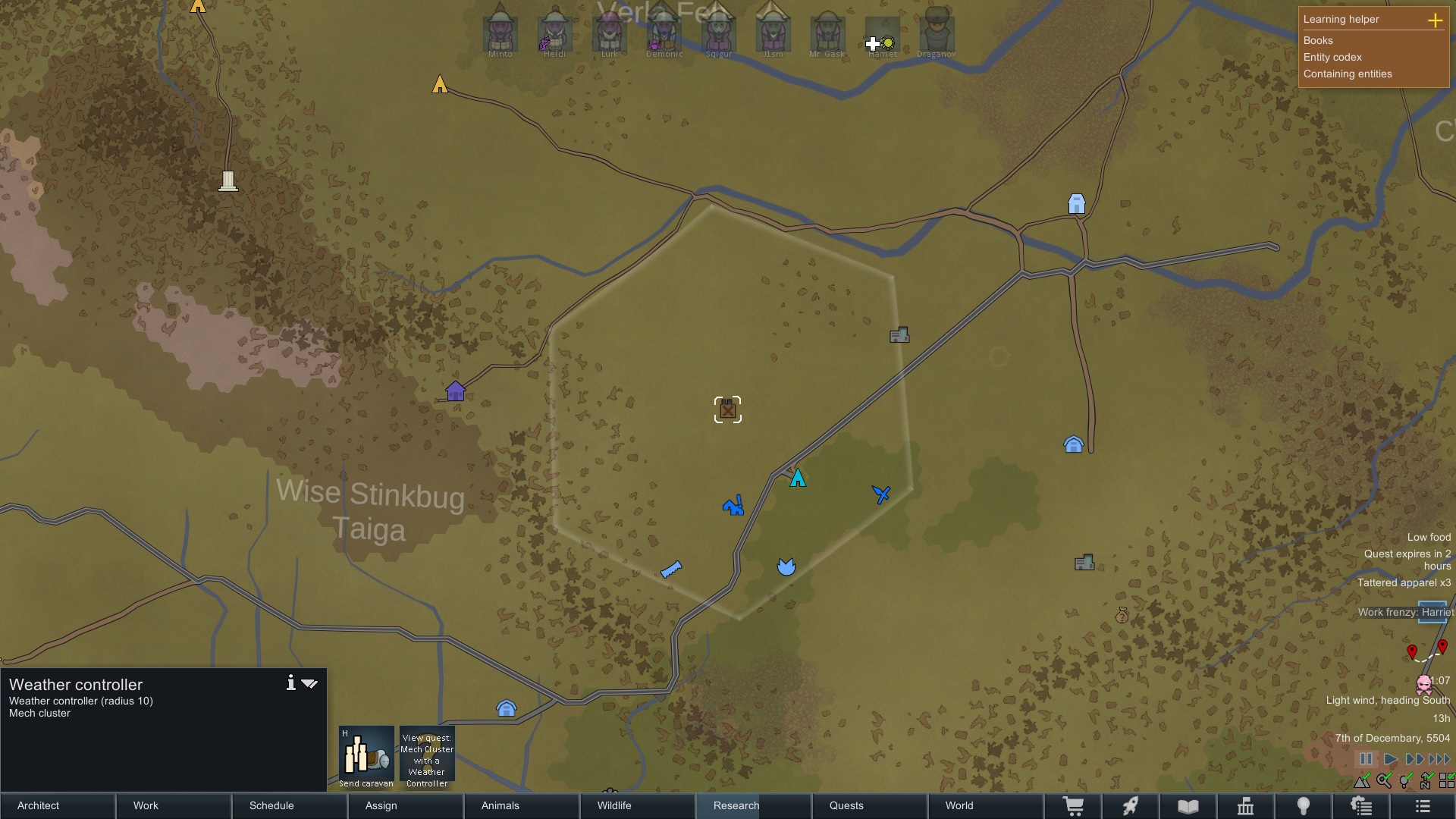The height and width of the screenshot is (819, 1456).
Task: Open the shopping cart trade menu
Action: pyautogui.click(x=1073, y=806)
